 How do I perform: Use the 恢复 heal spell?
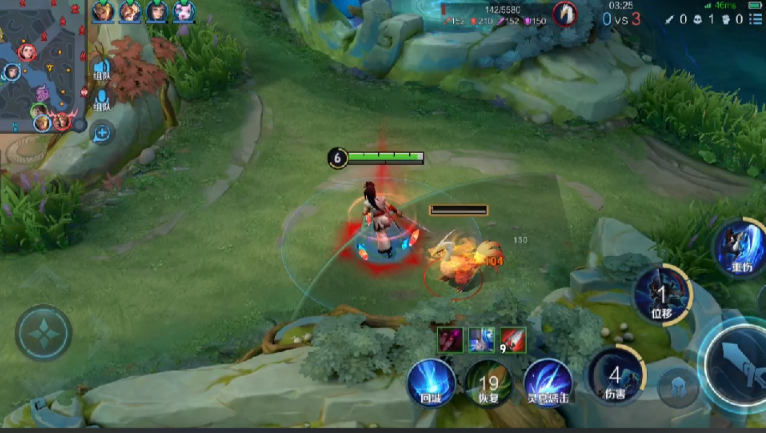[488, 383]
